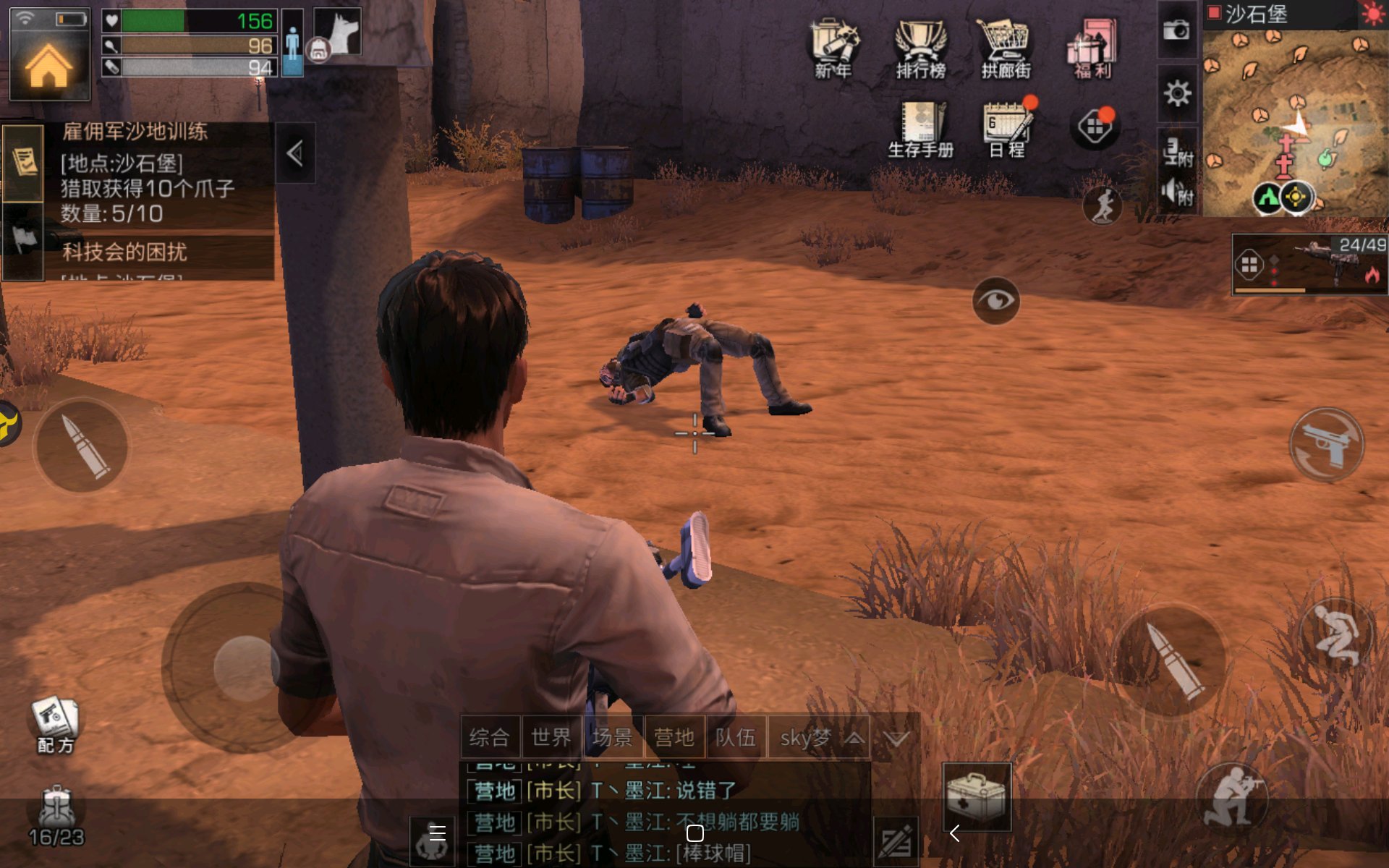
Task: Visit the 拱廊街 shop
Action: coord(1006,48)
